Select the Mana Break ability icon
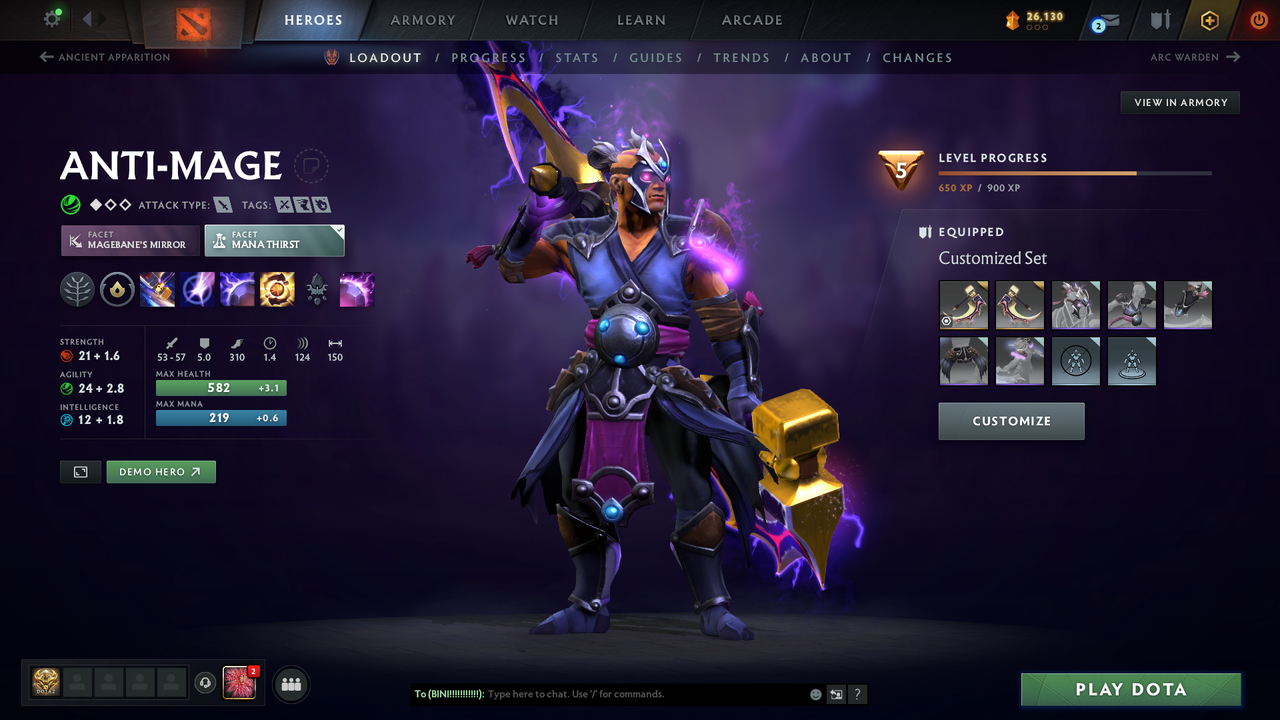The image size is (1280, 720). coord(158,290)
